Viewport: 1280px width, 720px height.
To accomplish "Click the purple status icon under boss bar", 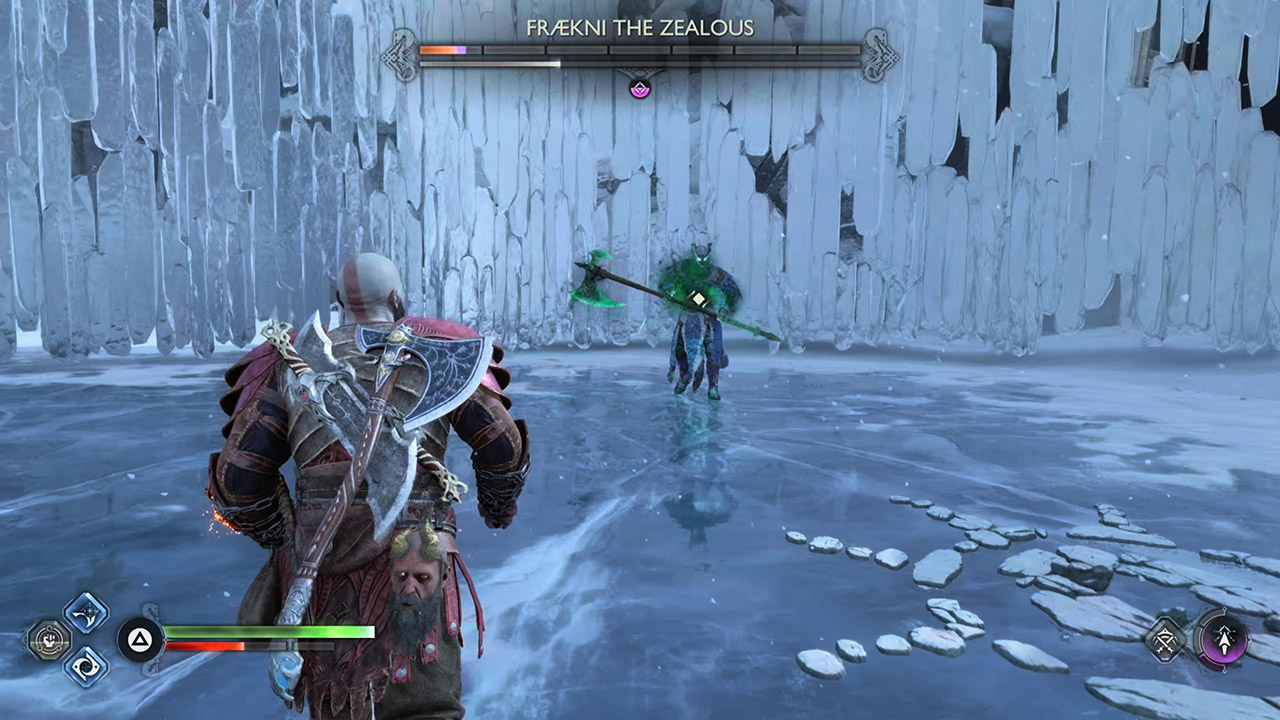I will (639, 88).
